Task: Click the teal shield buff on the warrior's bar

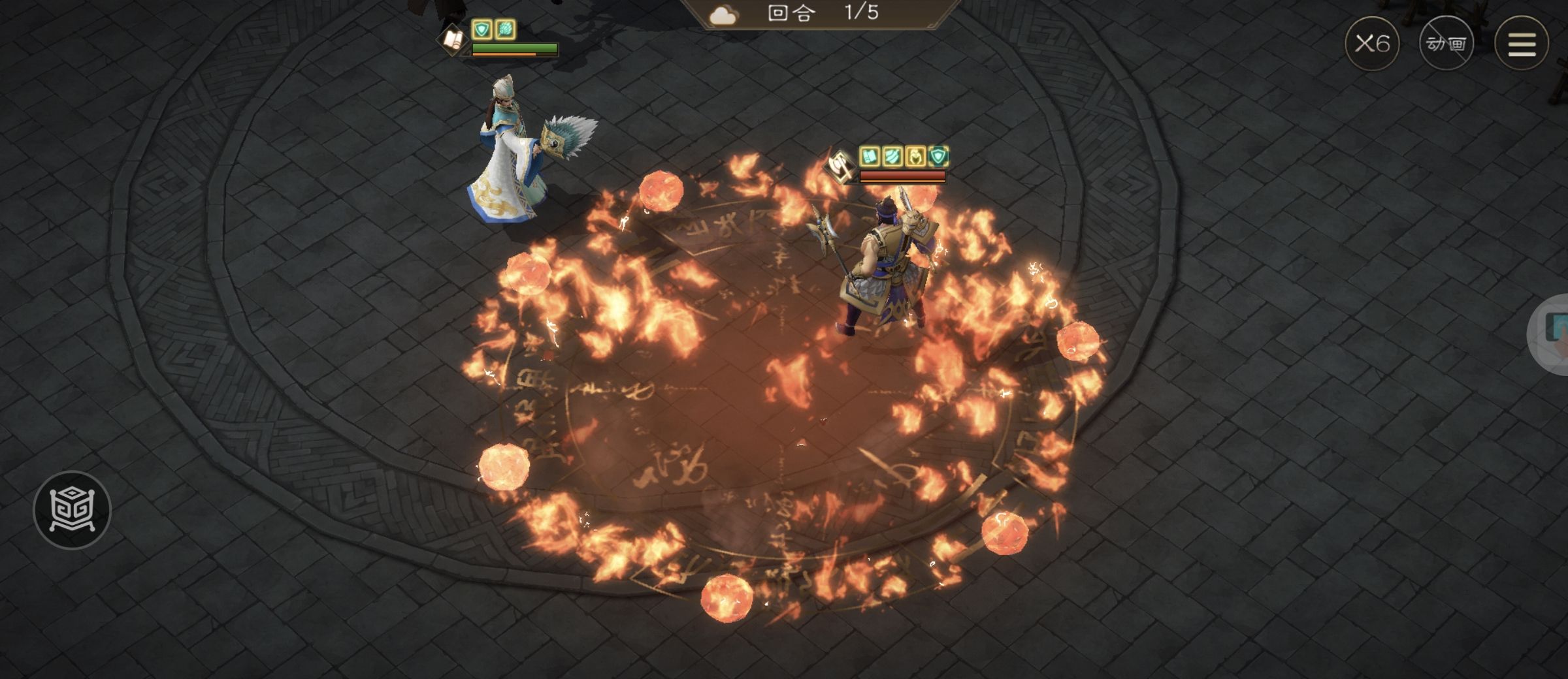Action: 938,157
